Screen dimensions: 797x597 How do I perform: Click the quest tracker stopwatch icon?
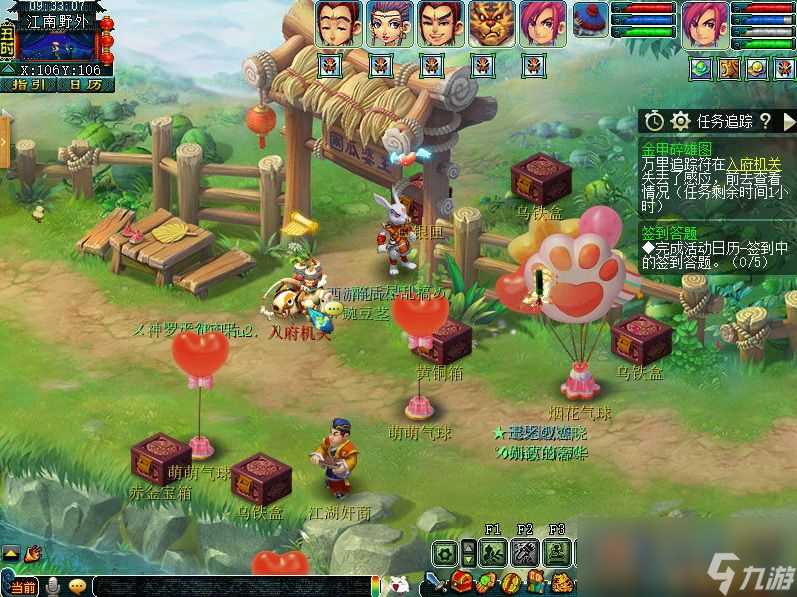[x=654, y=121]
